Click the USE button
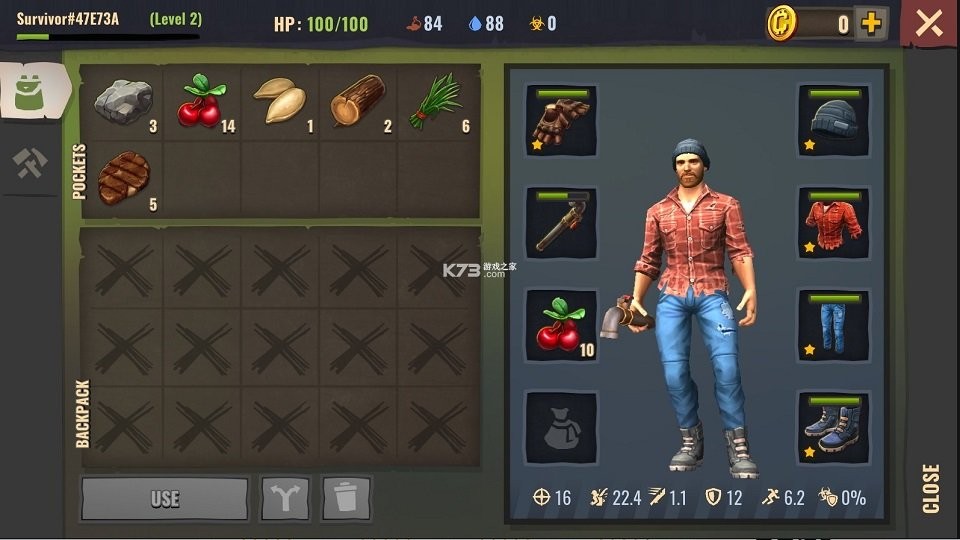This screenshot has height=540, width=960. (x=164, y=498)
